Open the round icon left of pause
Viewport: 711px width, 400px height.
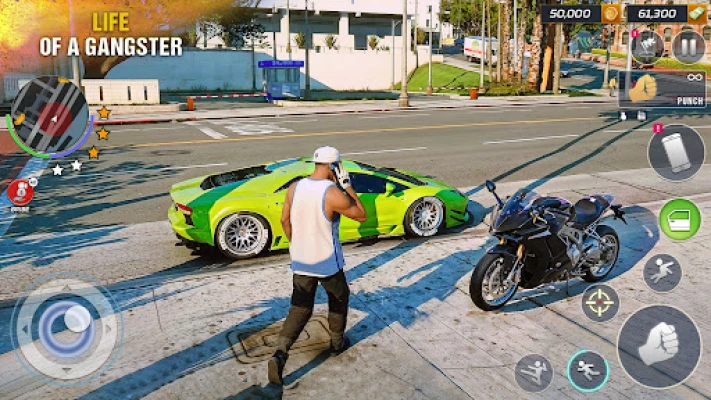click(648, 46)
